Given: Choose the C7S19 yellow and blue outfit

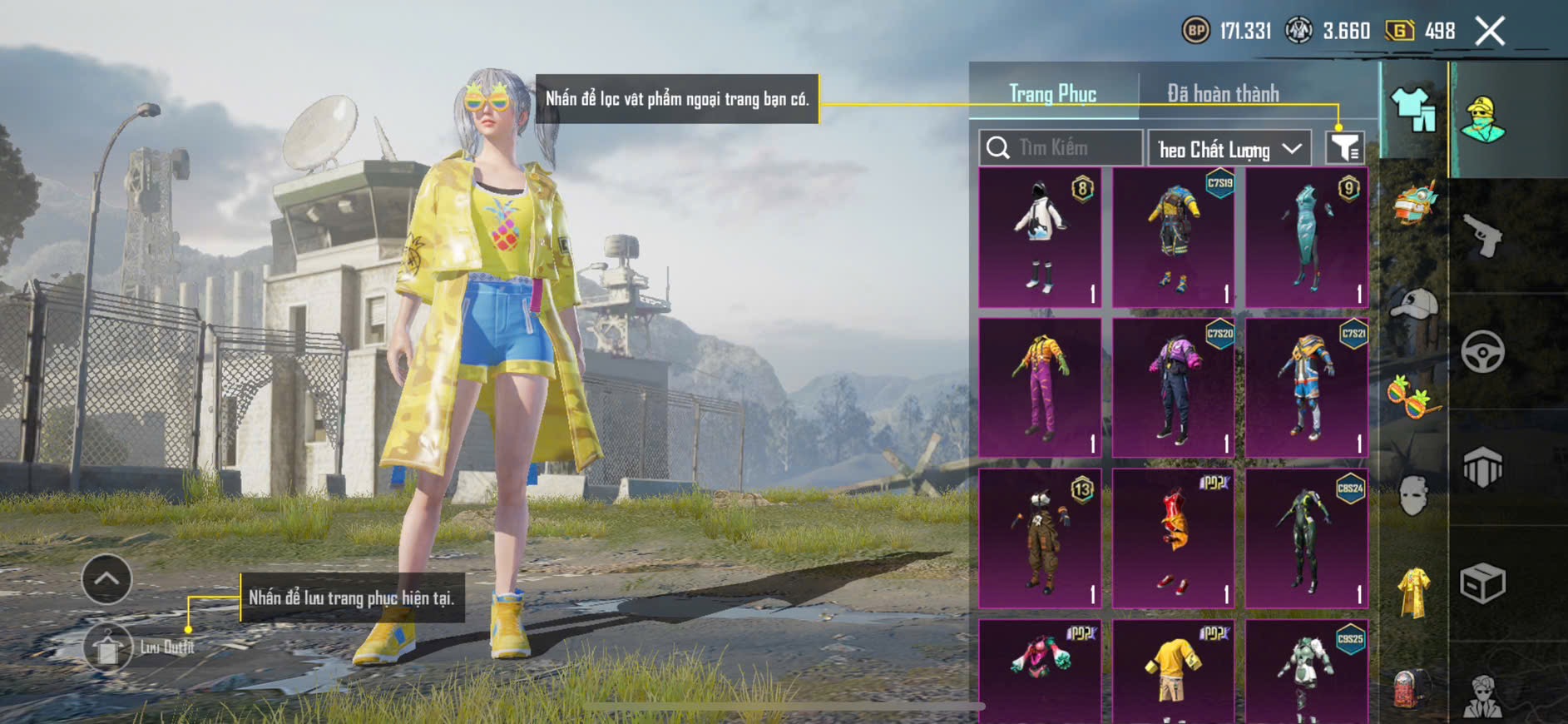Looking at the screenshot, I should tap(1174, 238).
